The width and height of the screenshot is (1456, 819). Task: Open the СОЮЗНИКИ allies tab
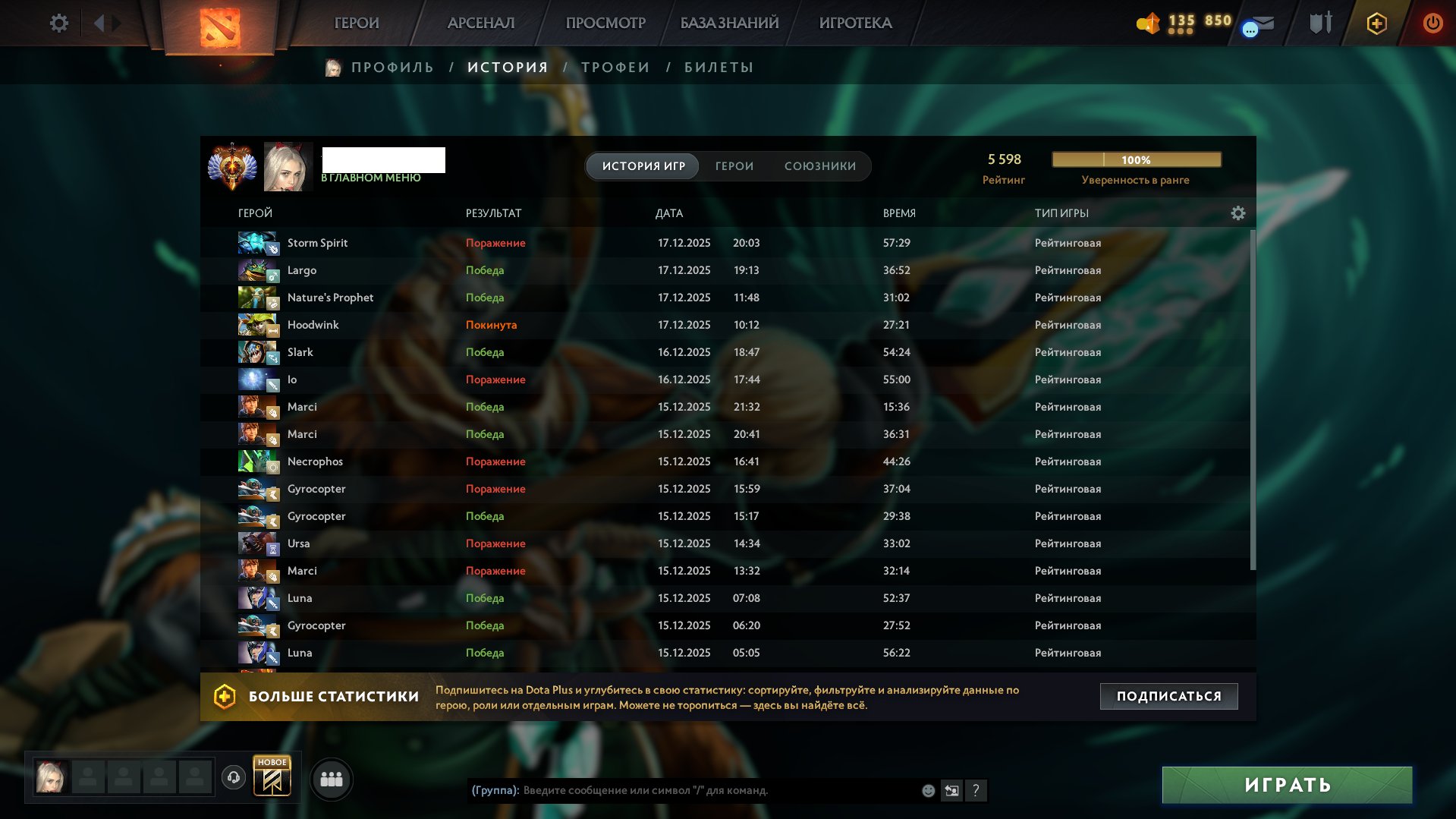pyautogui.click(x=820, y=165)
